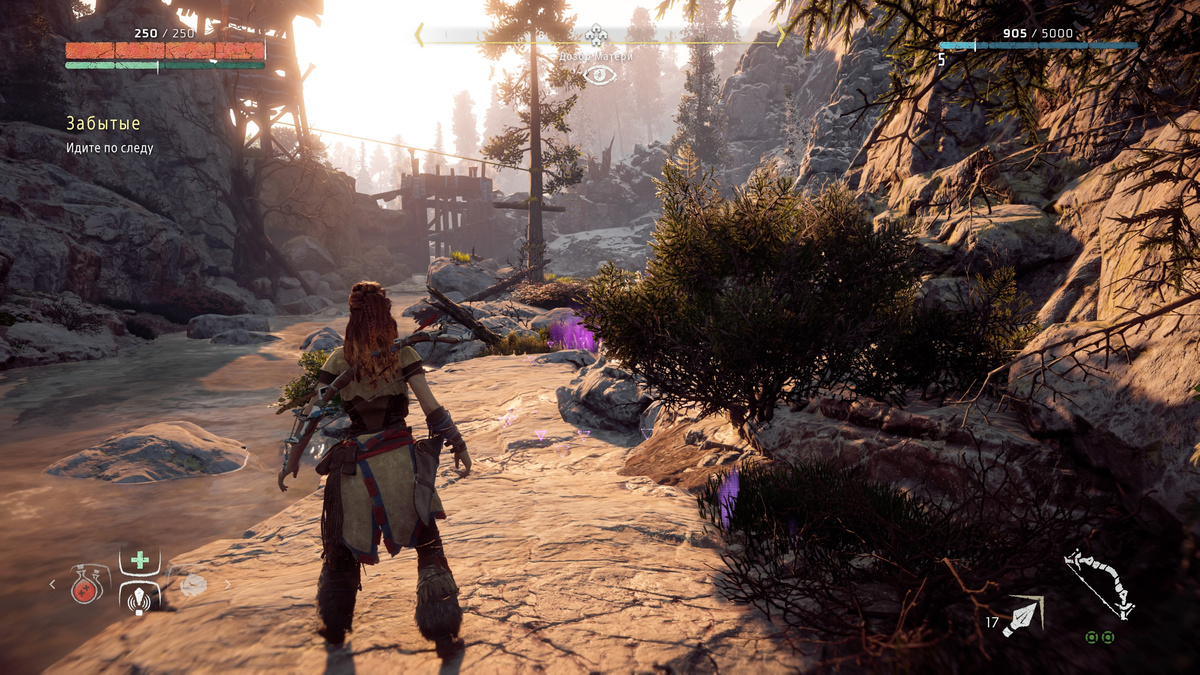This screenshot has height=675, width=1200.
Task: Click the eye visibility icon below the compass
Action: click(x=599, y=74)
